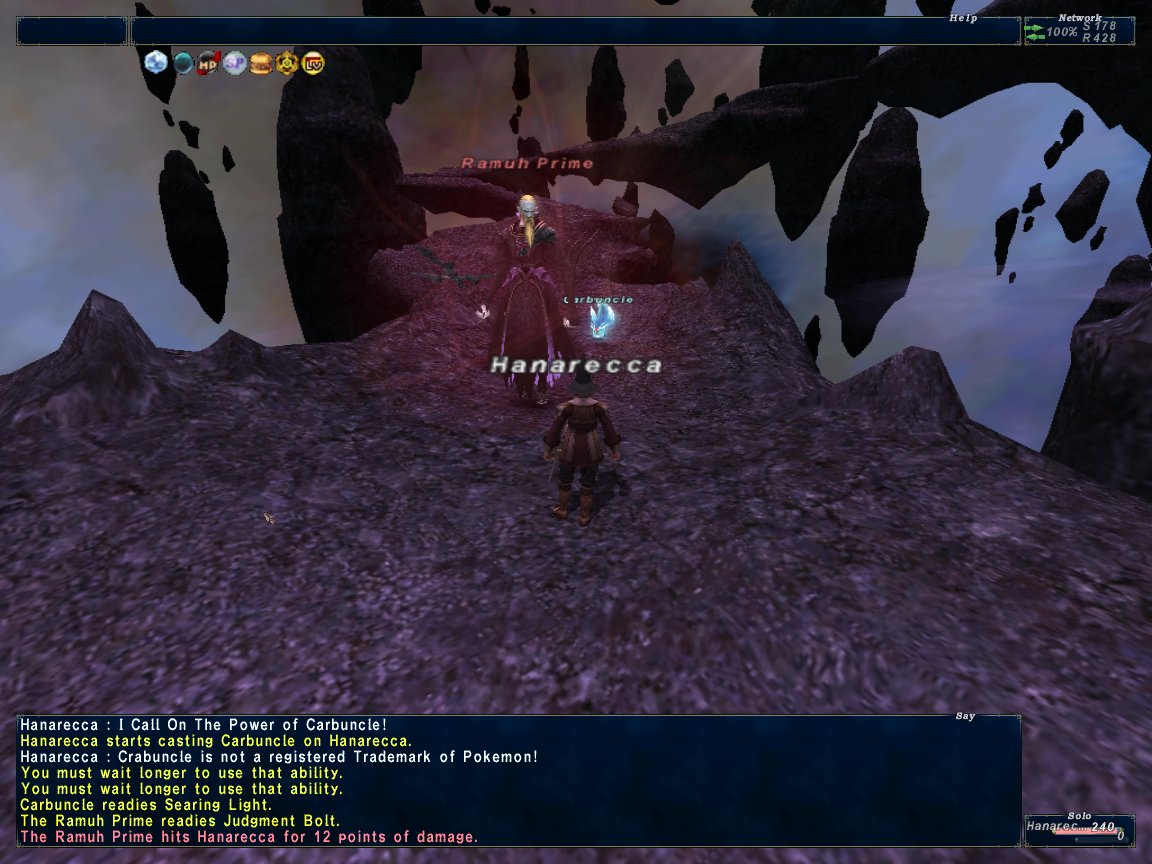Select the red HP status icon

coord(209,63)
